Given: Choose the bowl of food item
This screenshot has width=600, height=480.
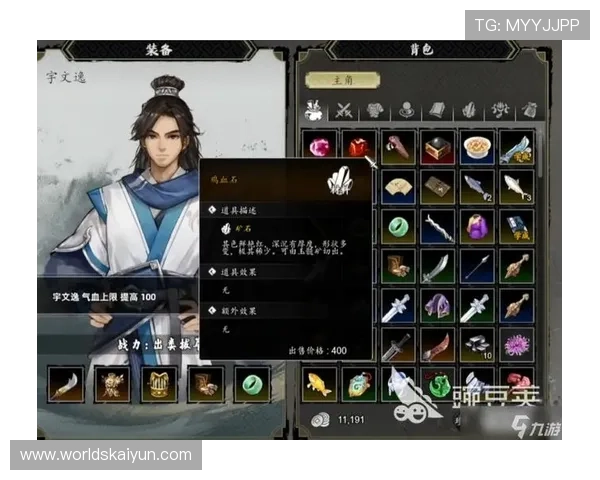Looking at the screenshot, I should click(477, 147).
